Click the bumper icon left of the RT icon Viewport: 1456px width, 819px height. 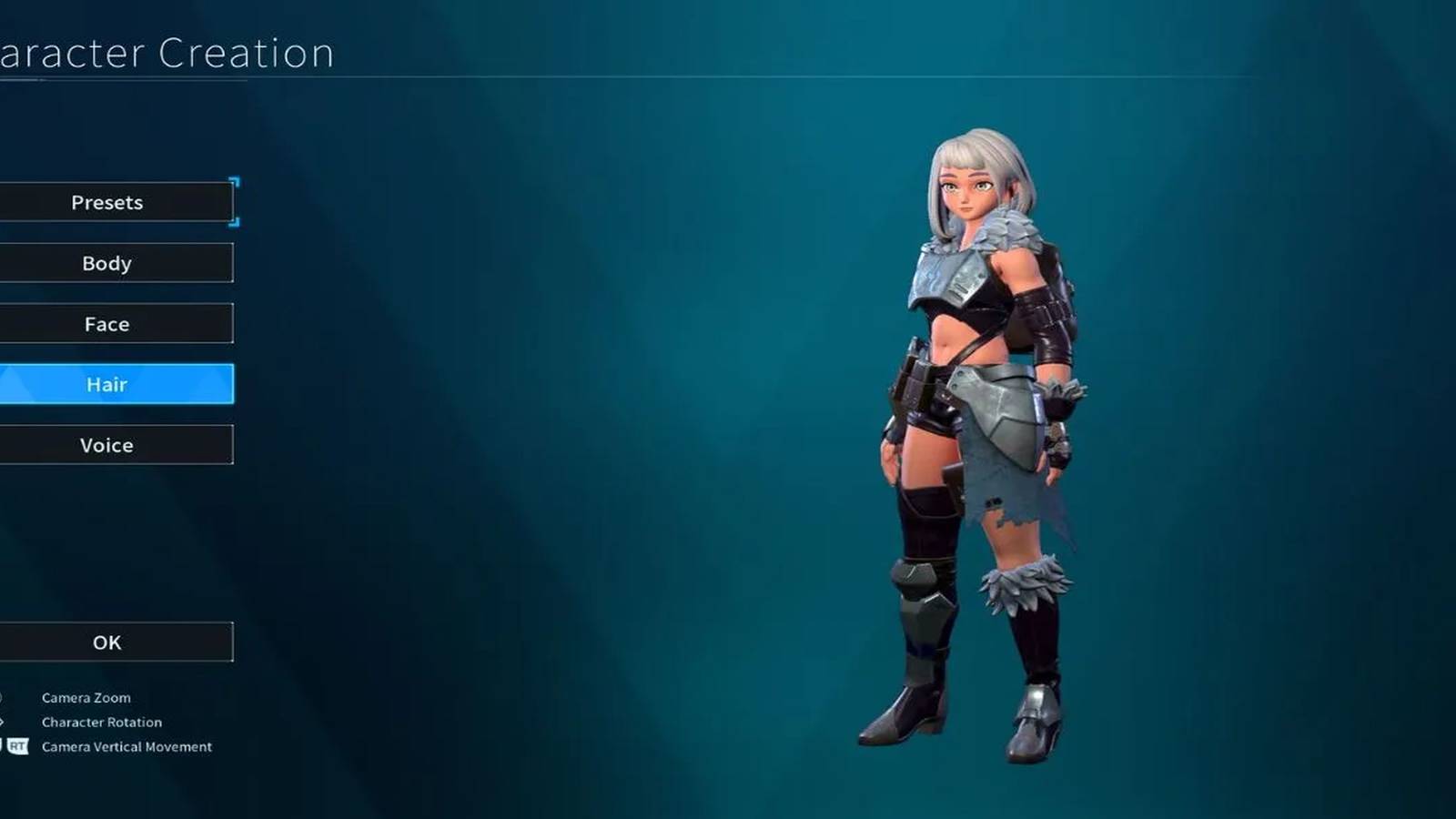point(4,746)
